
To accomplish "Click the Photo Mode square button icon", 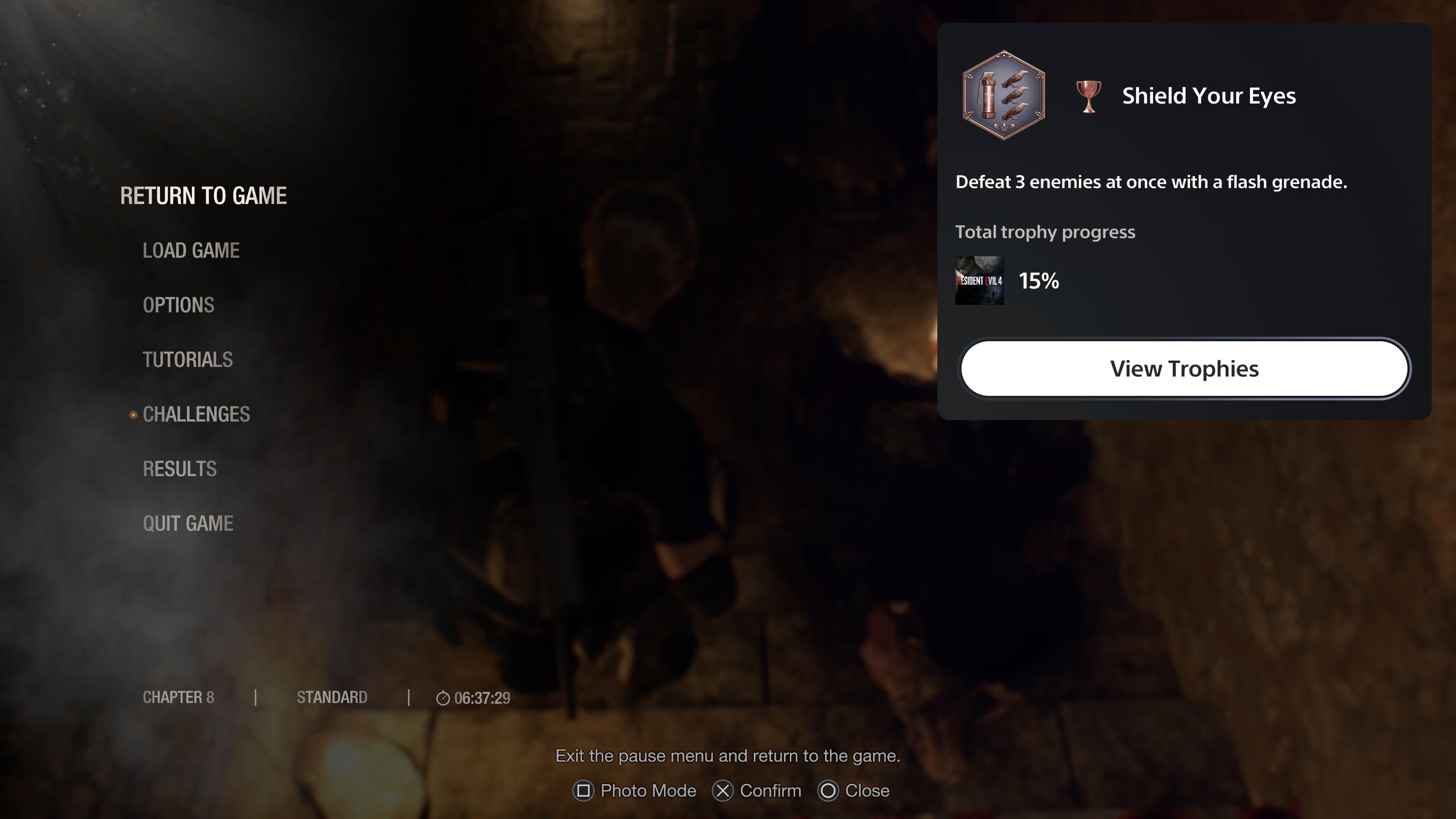I will pyautogui.click(x=583, y=791).
